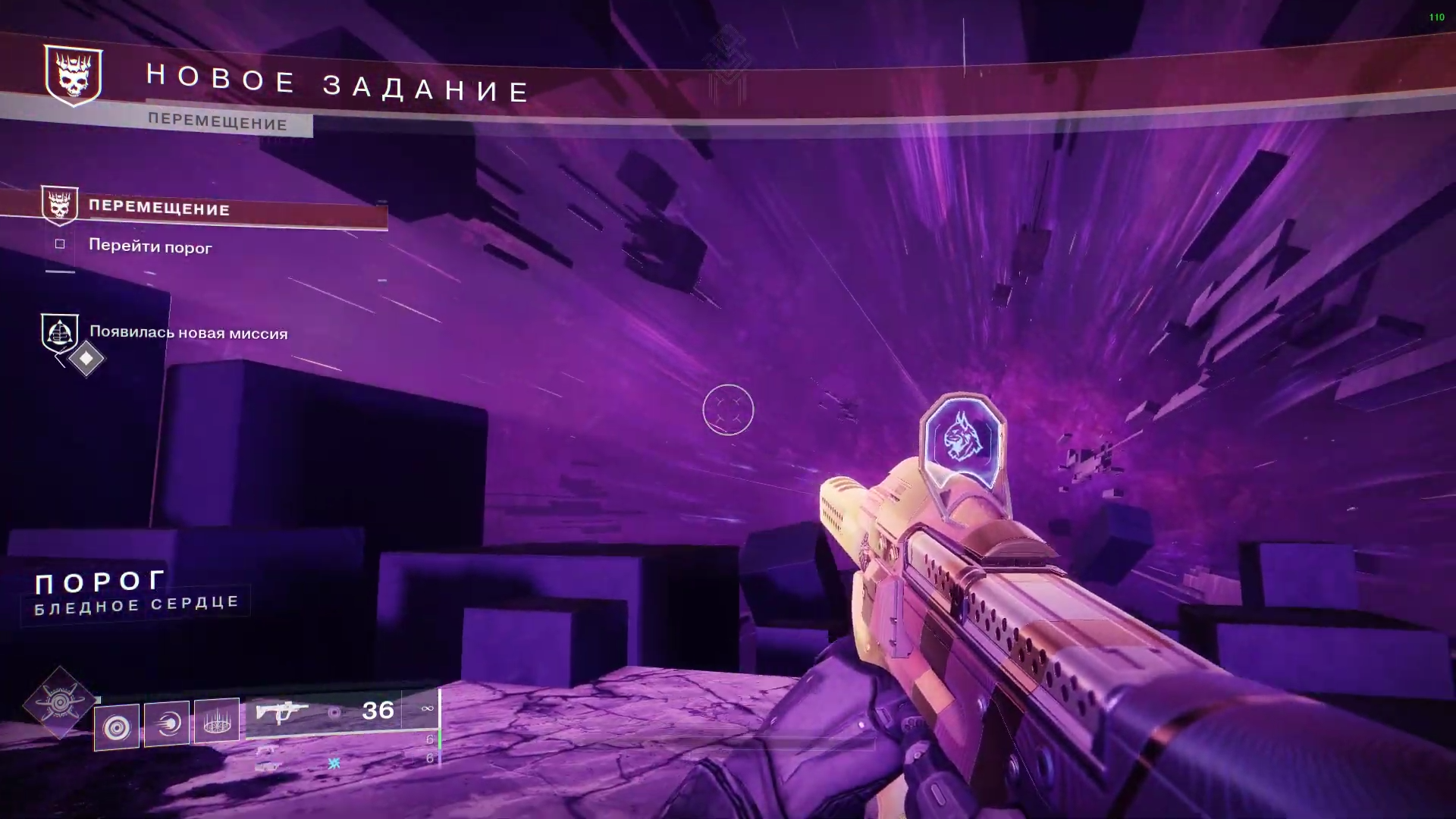
Task: Open the ПЕРЕМЕЩЕНИЕ quest tracker header
Action: pos(159,209)
